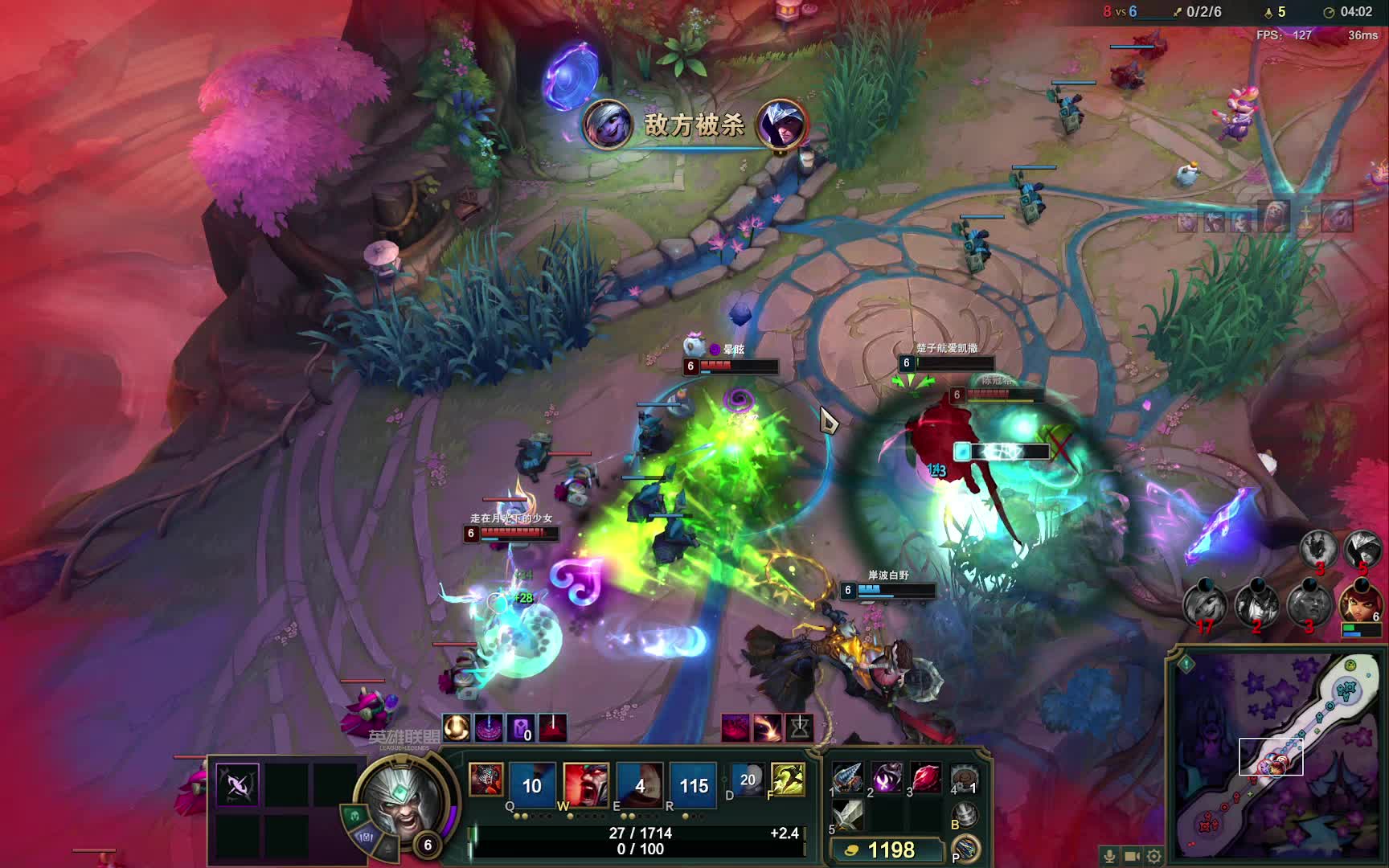The width and height of the screenshot is (1389, 868).
Task: Select the purple orb item in slot 2
Action: click(887, 779)
